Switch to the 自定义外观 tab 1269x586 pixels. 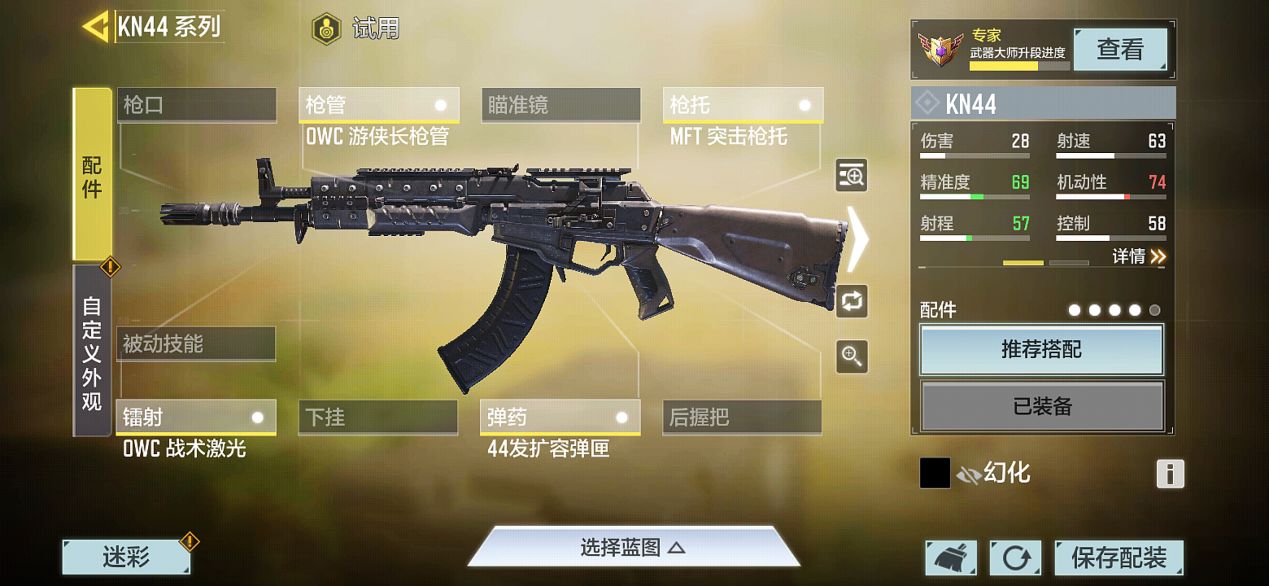92,351
